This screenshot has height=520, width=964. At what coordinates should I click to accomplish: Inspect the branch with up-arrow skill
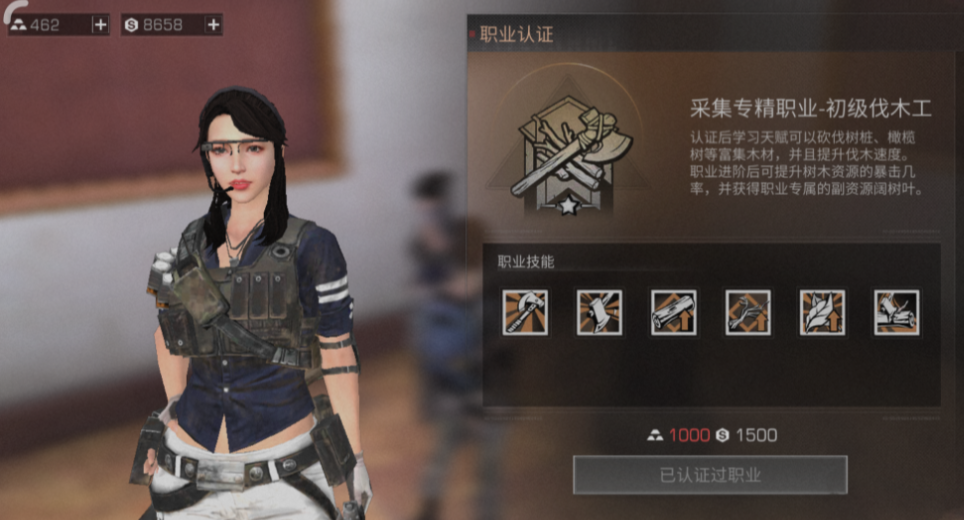748,312
